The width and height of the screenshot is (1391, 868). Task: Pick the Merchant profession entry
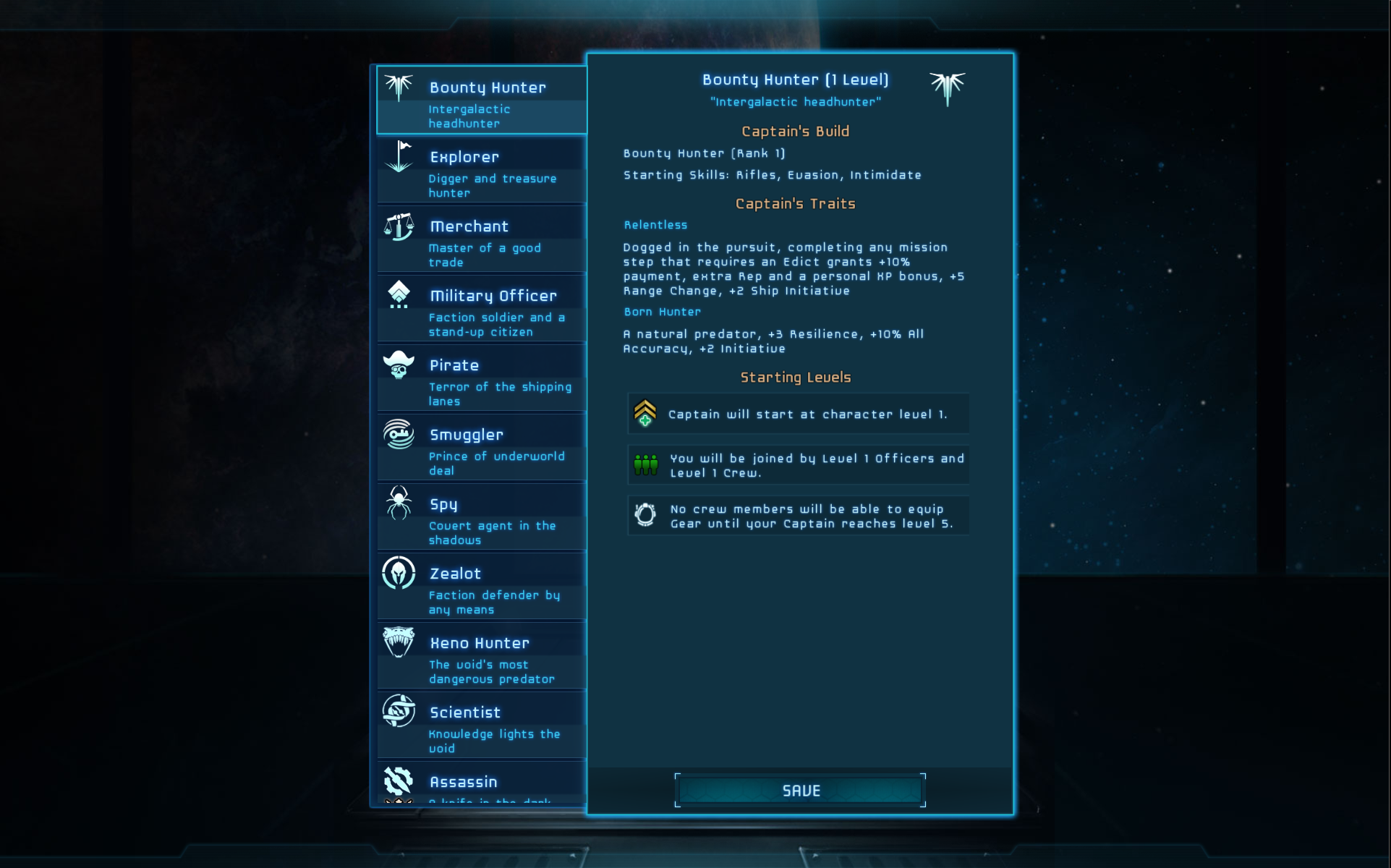coord(482,239)
